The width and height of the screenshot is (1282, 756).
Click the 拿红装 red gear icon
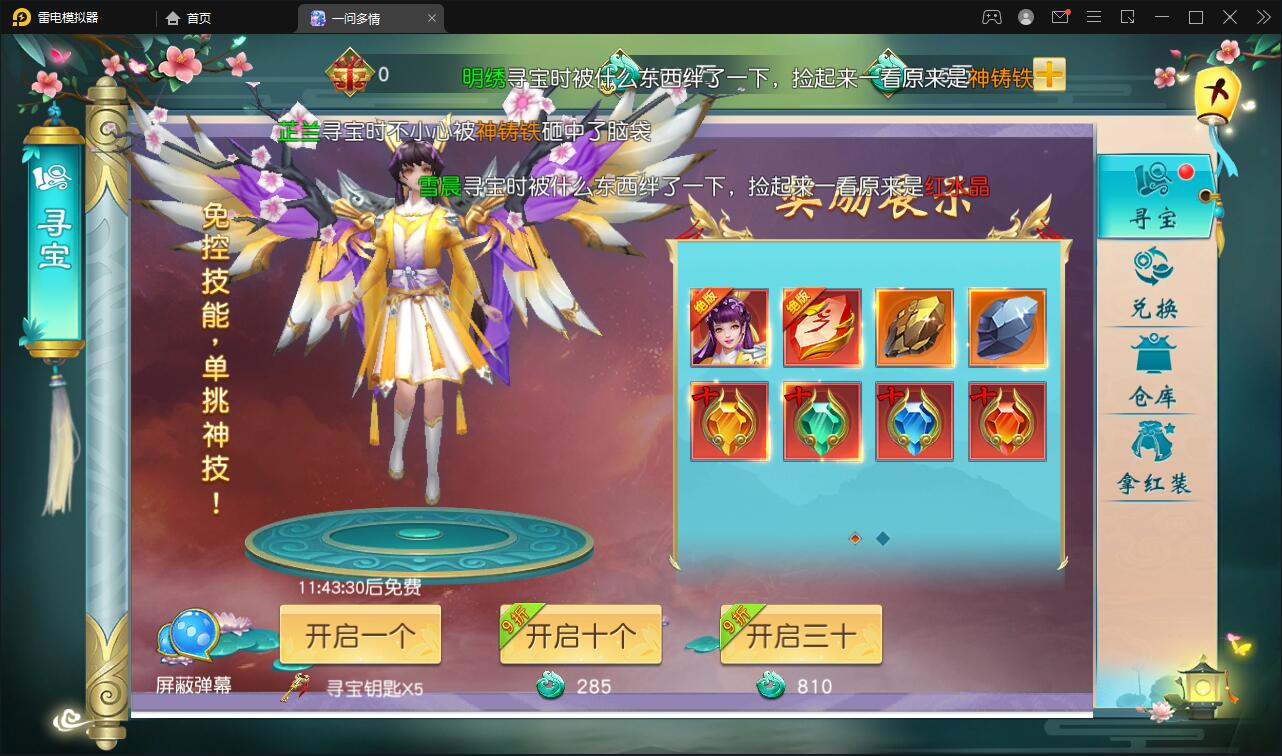[1155, 443]
